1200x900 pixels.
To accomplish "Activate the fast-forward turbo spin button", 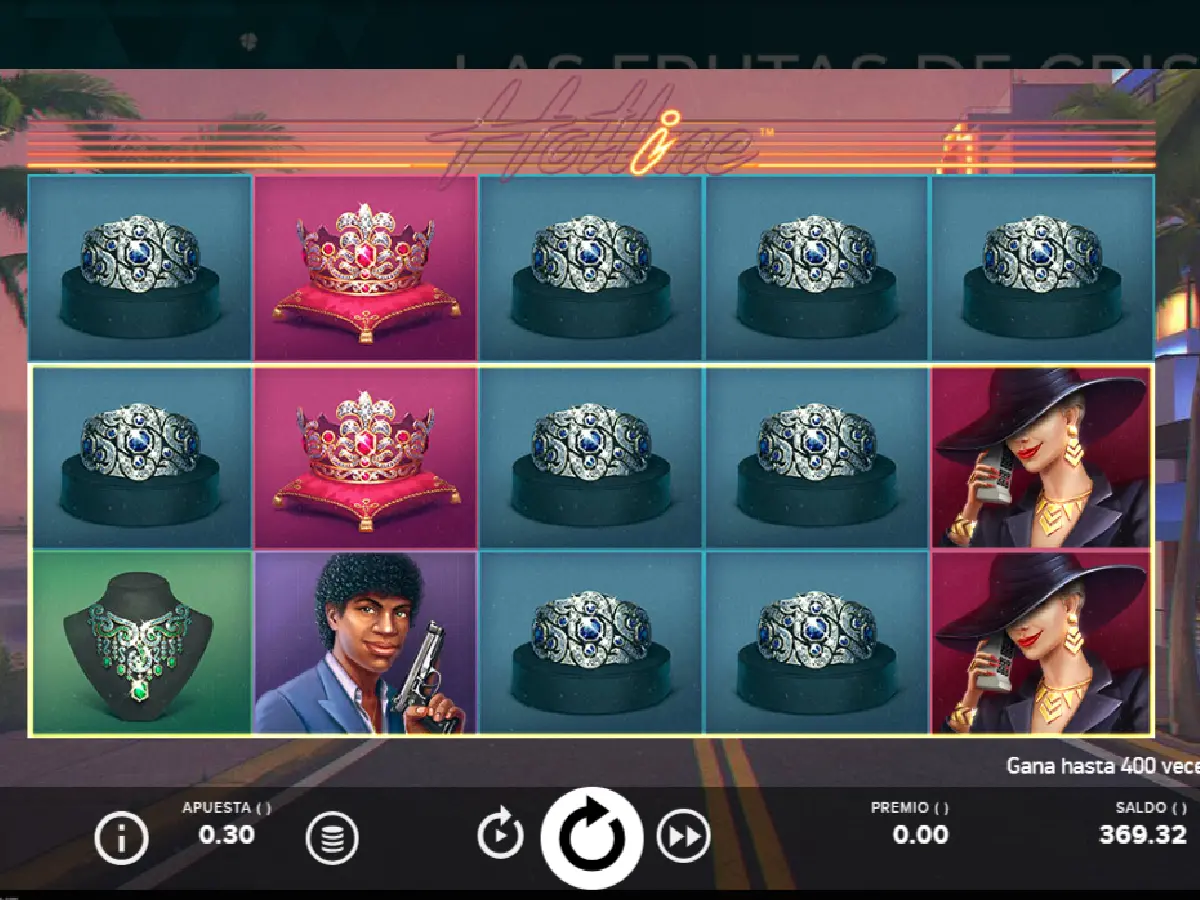I will [683, 837].
